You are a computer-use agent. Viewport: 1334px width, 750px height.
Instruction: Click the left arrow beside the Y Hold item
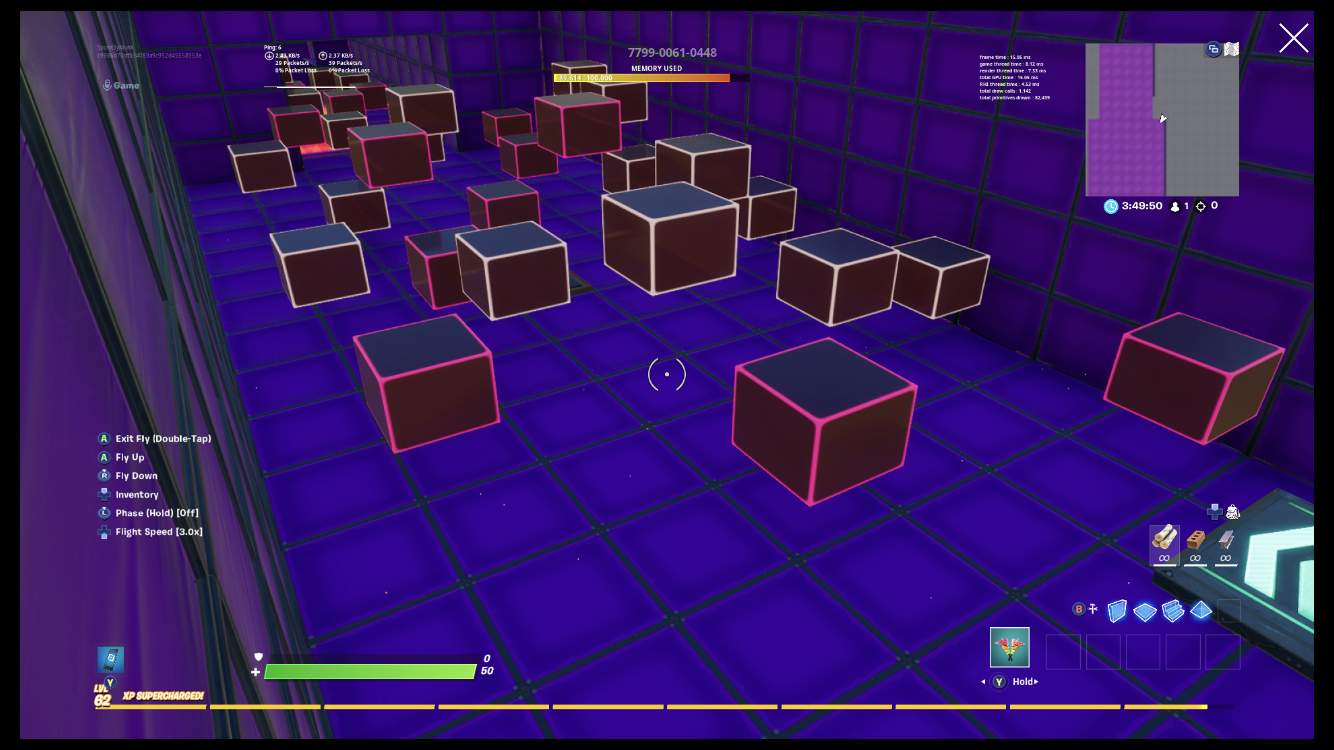coord(983,681)
